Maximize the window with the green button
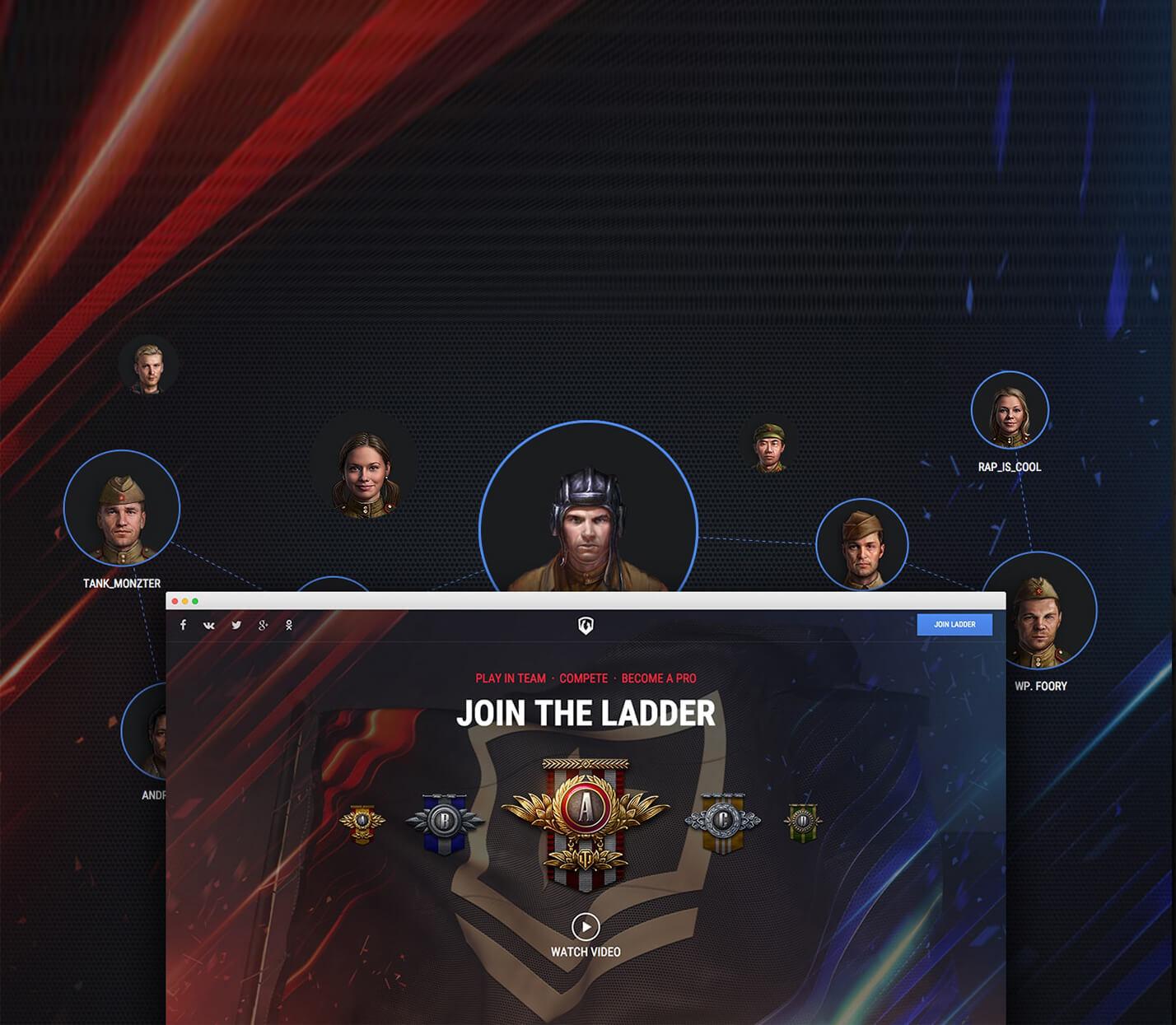Viewport: 1176px width, 1025px height. pyautogui.click(x=195, y=601)
